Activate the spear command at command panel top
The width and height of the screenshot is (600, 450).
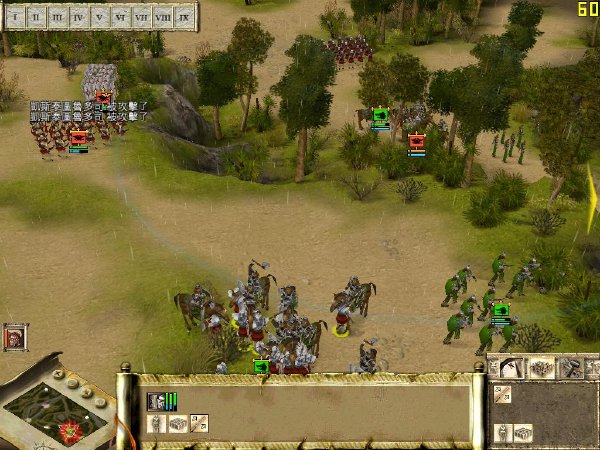click(x=503, y=394)
